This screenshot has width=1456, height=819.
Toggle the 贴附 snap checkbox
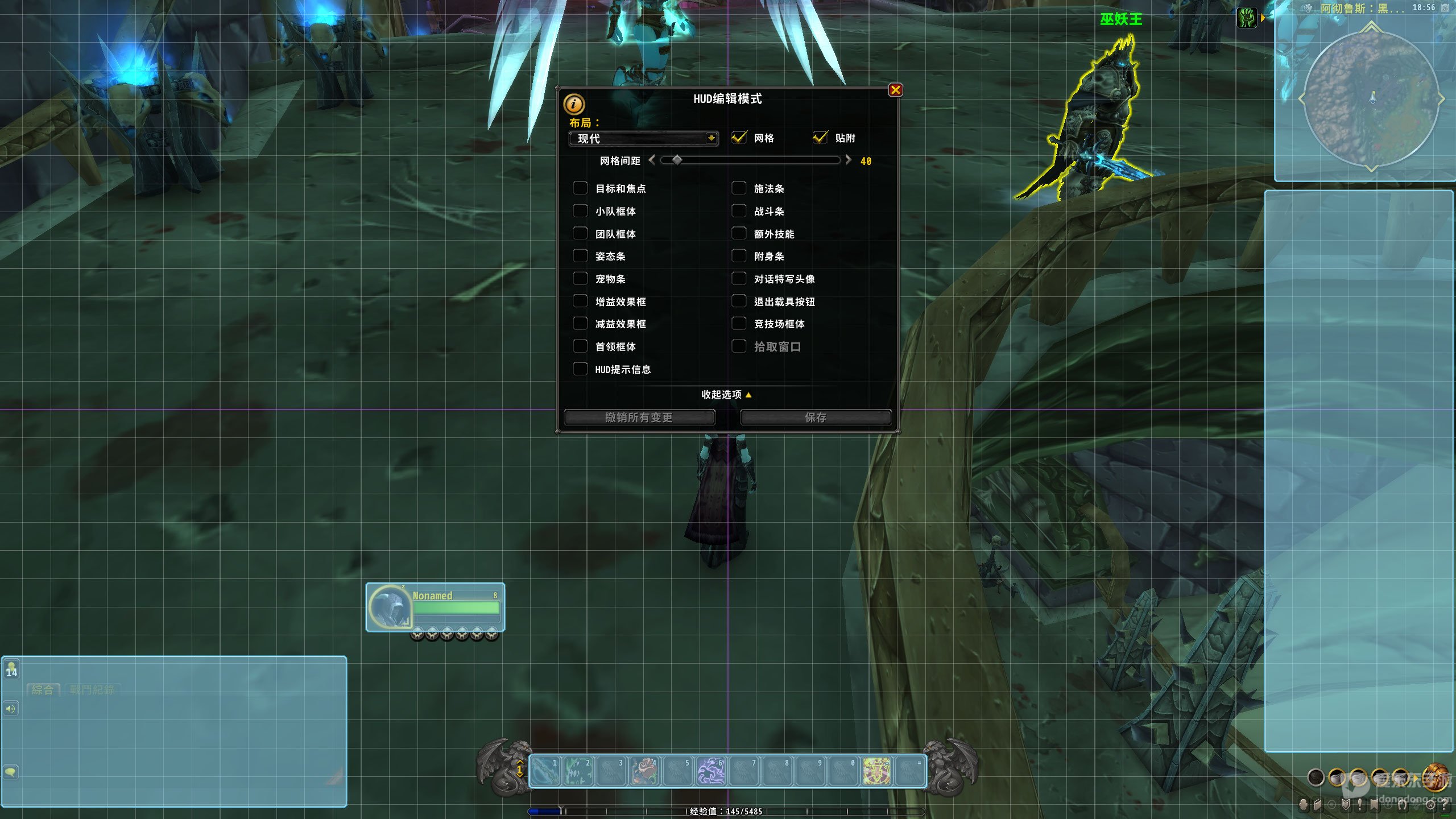820,138
